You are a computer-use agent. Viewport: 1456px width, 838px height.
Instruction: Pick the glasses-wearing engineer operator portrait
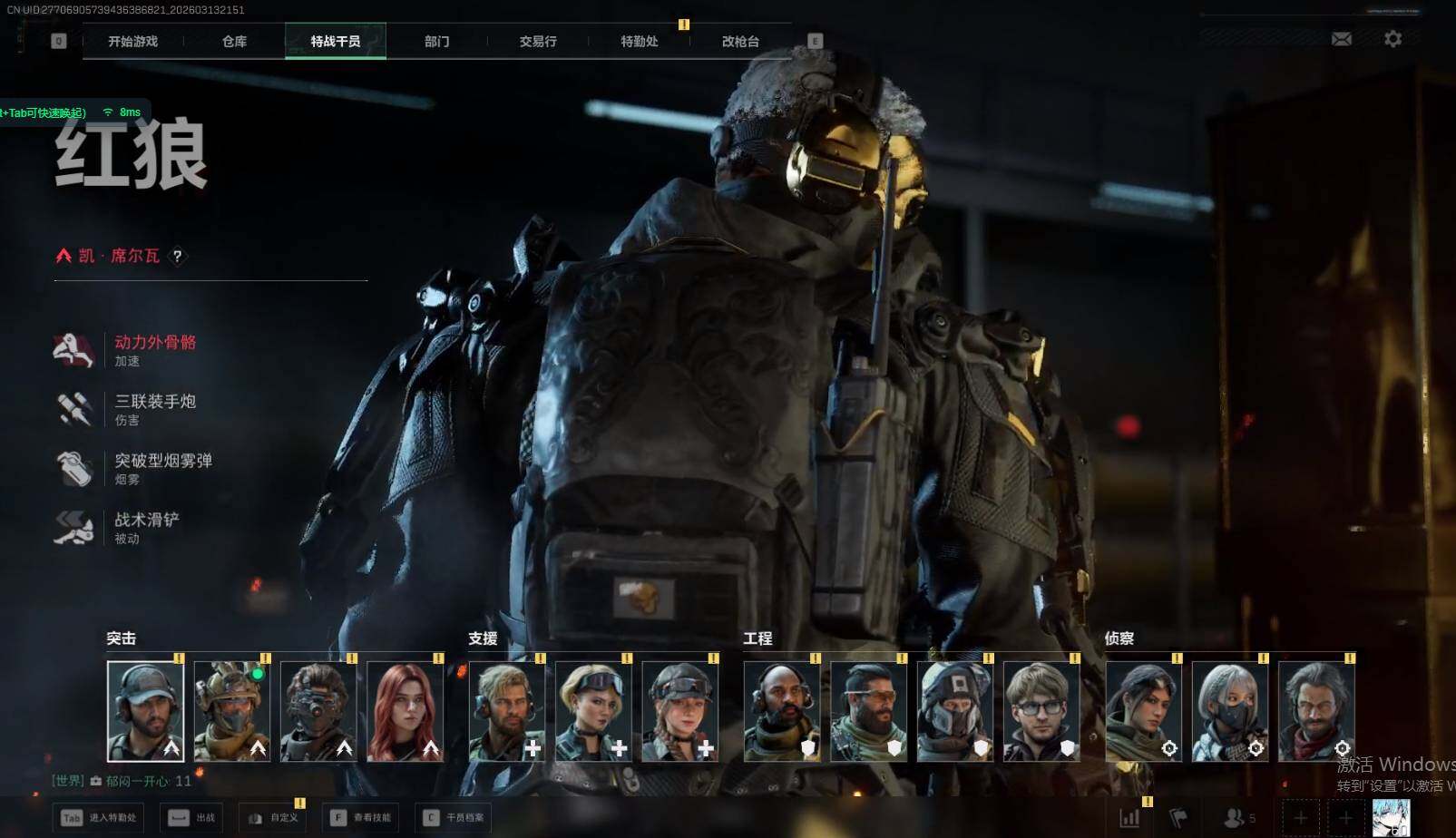pos(1041,711)
